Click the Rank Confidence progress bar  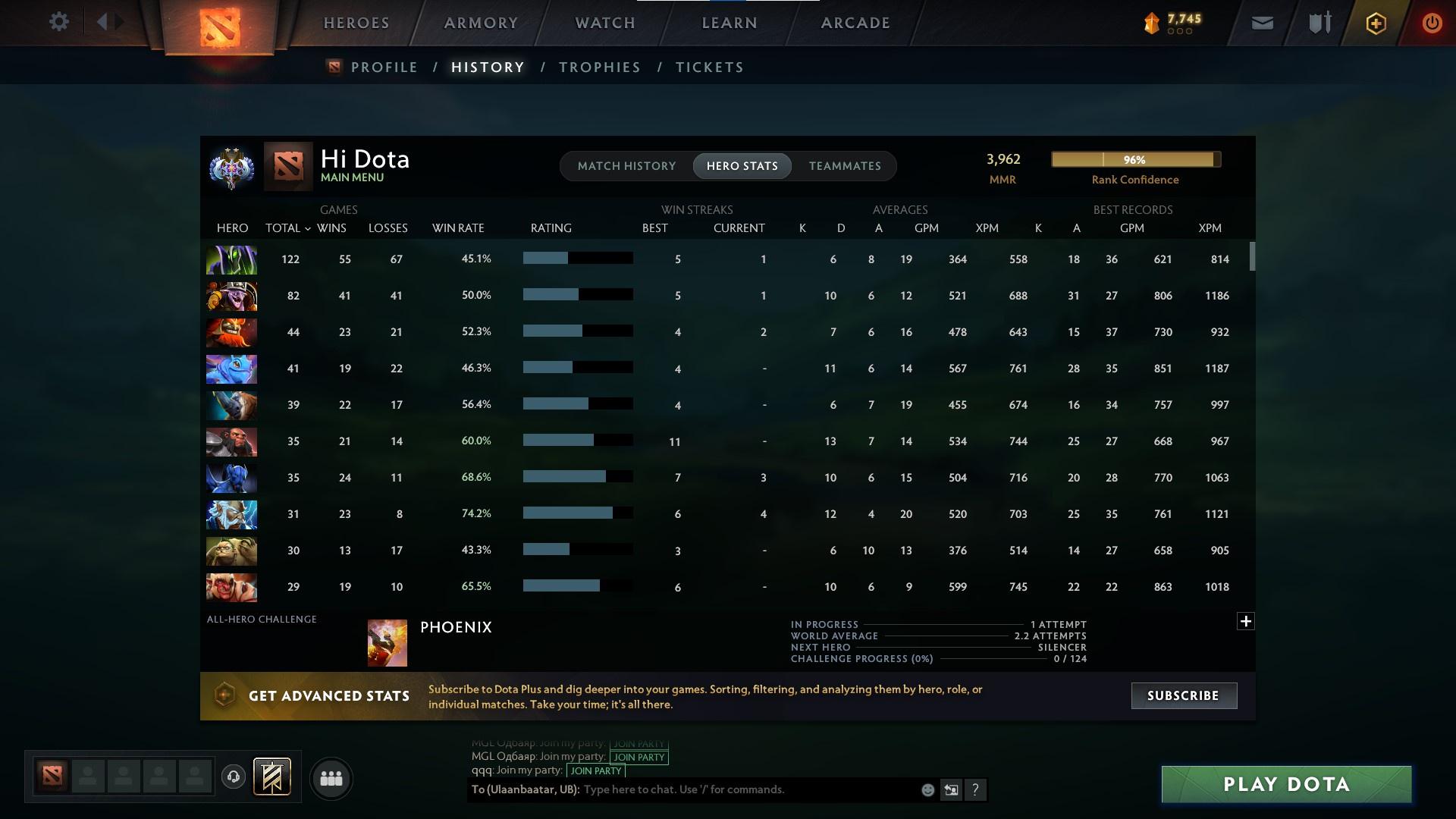pyautogui.click(x=1135, y=159)
